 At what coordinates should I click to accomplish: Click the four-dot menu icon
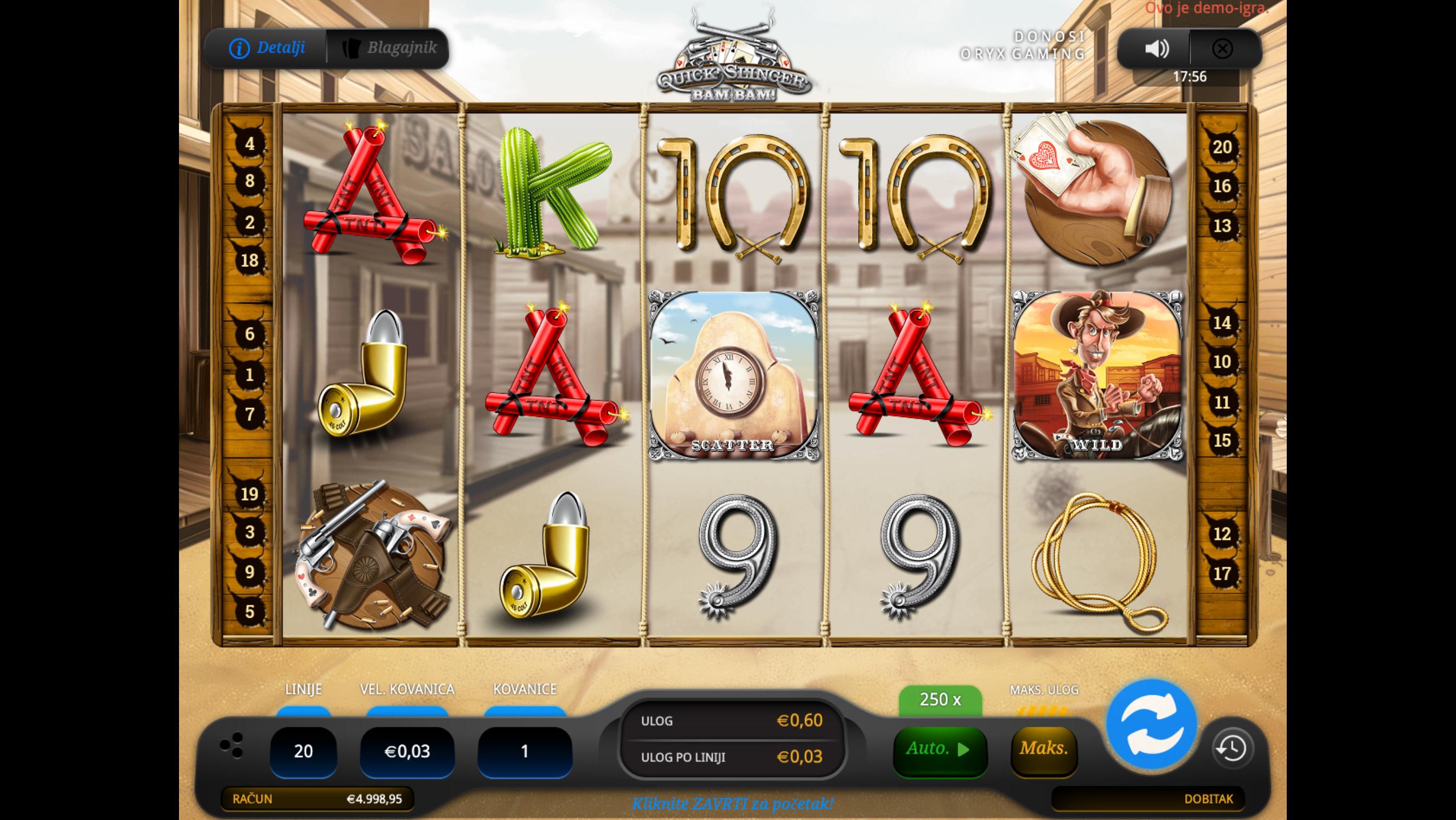(x=232, y=745)
